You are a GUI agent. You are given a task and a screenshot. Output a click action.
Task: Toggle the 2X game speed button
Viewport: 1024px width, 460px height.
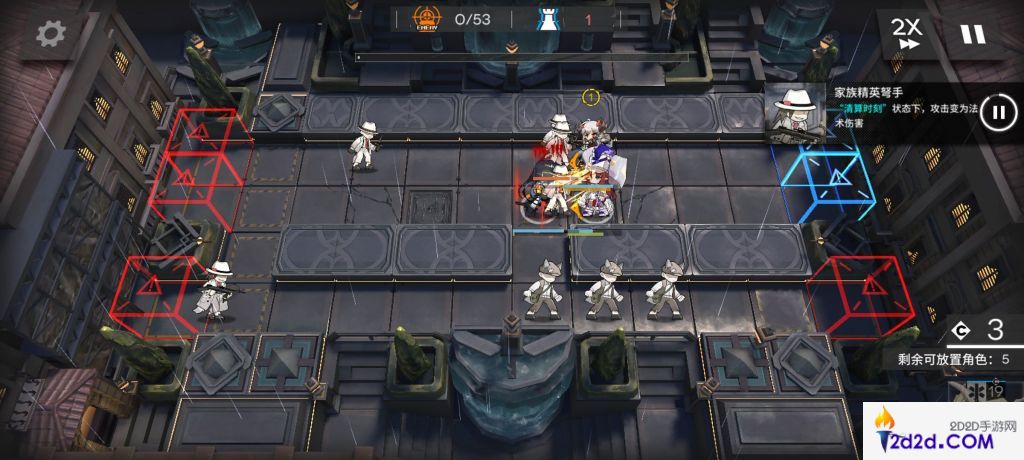pos(908,34)
